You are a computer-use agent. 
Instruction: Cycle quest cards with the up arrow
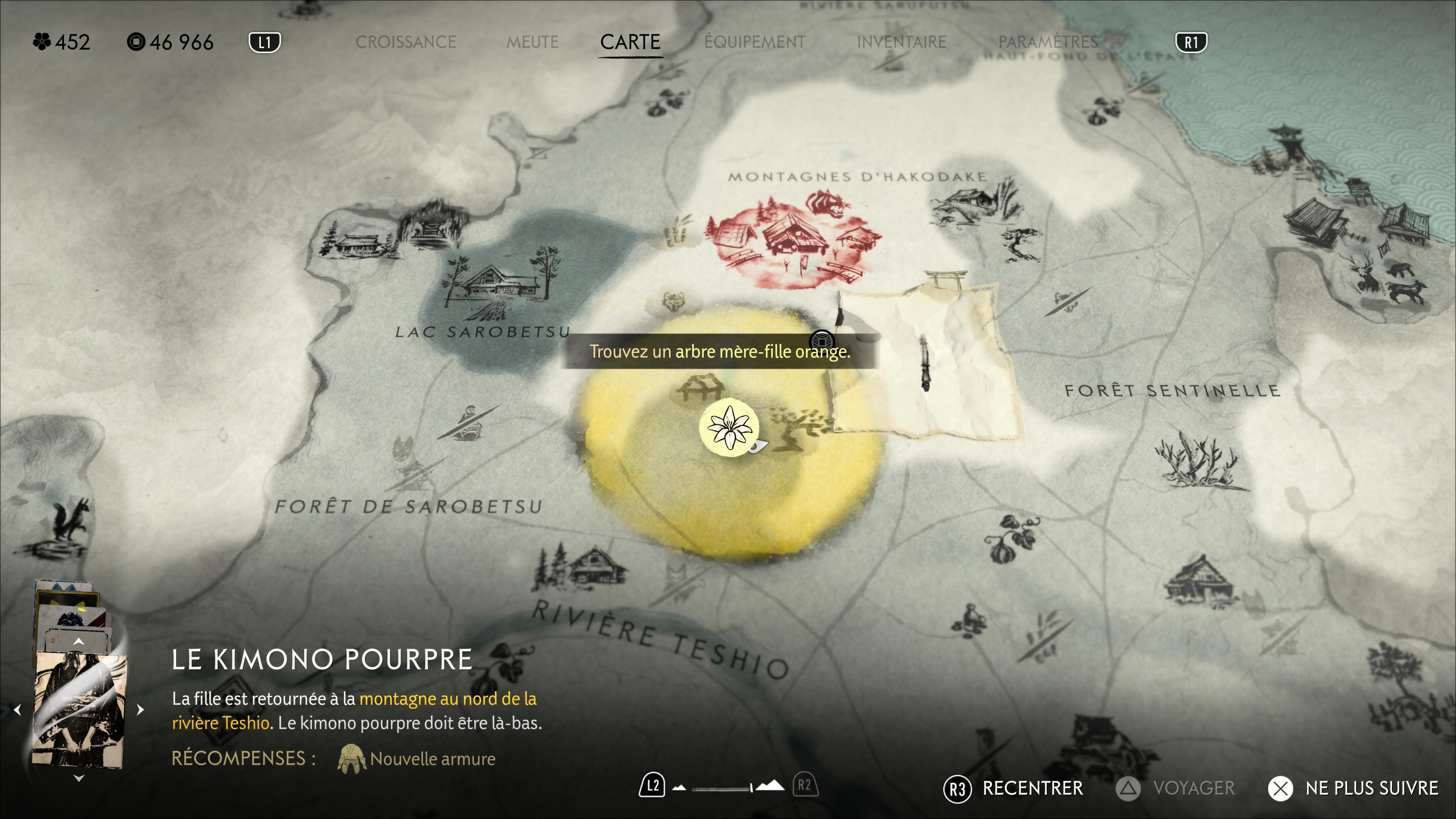pos(79,642)
